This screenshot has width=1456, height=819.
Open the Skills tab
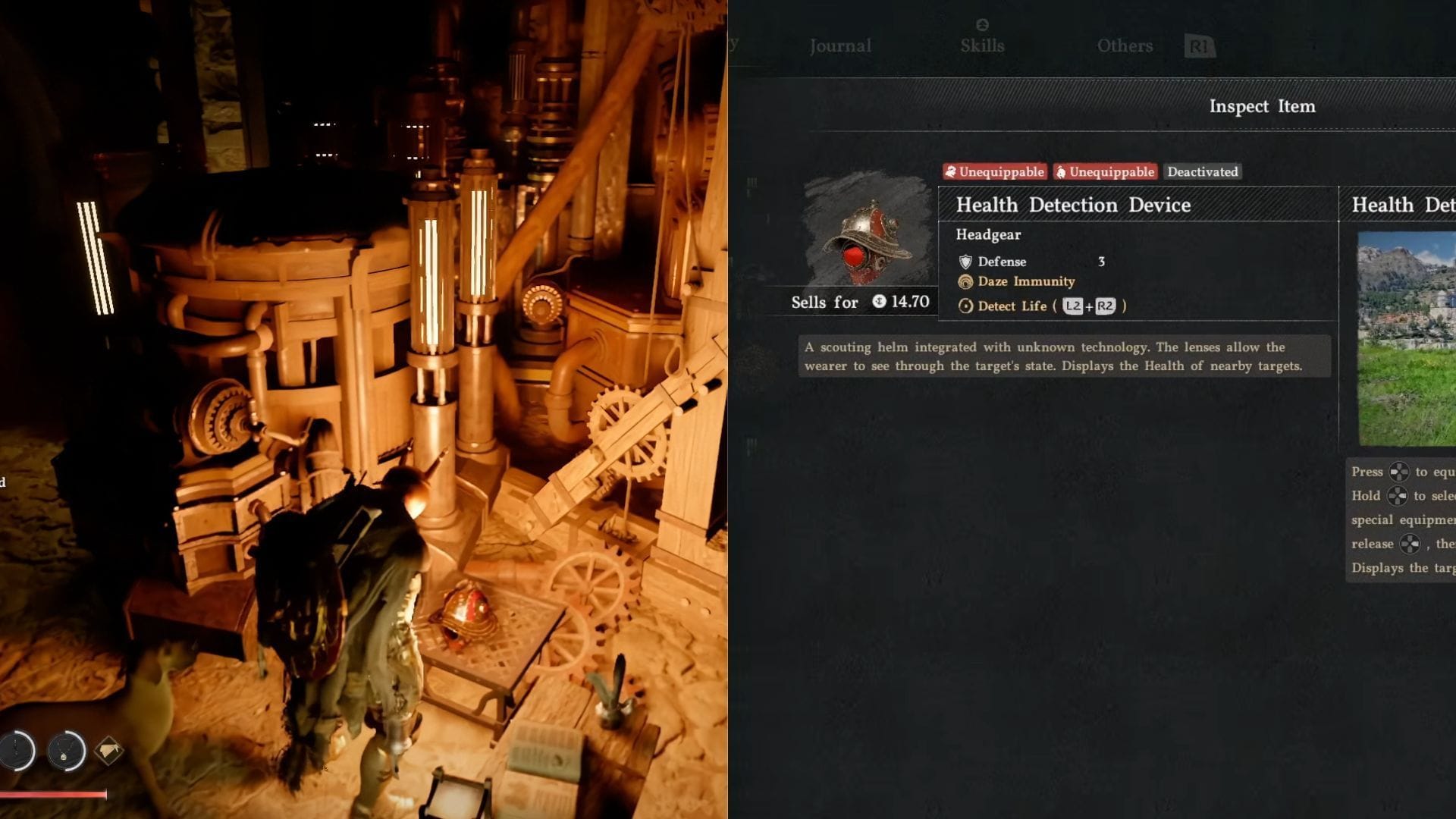click(982, 45)
